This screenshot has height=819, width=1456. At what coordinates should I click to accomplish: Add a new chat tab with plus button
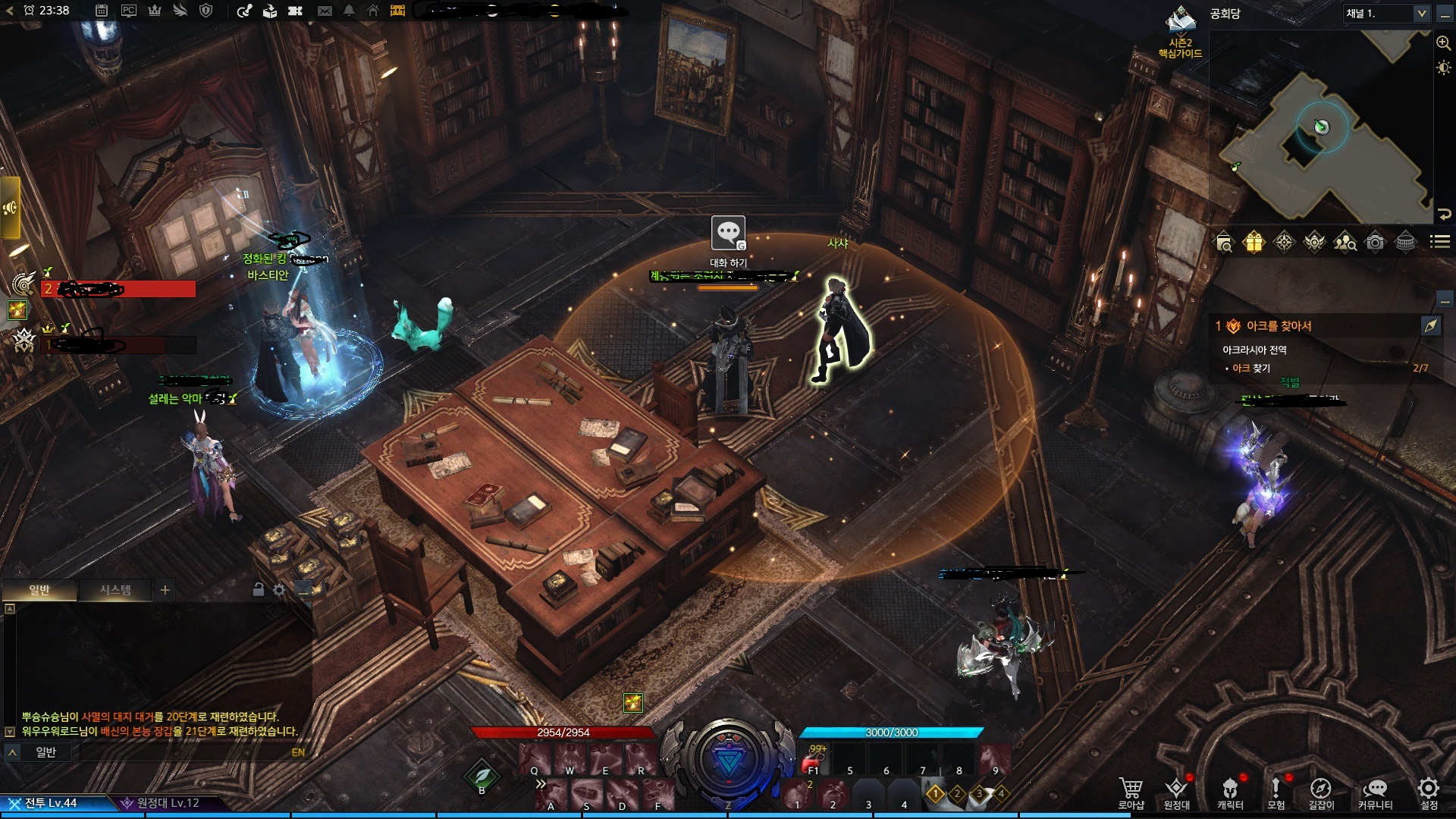click(165, 589)
